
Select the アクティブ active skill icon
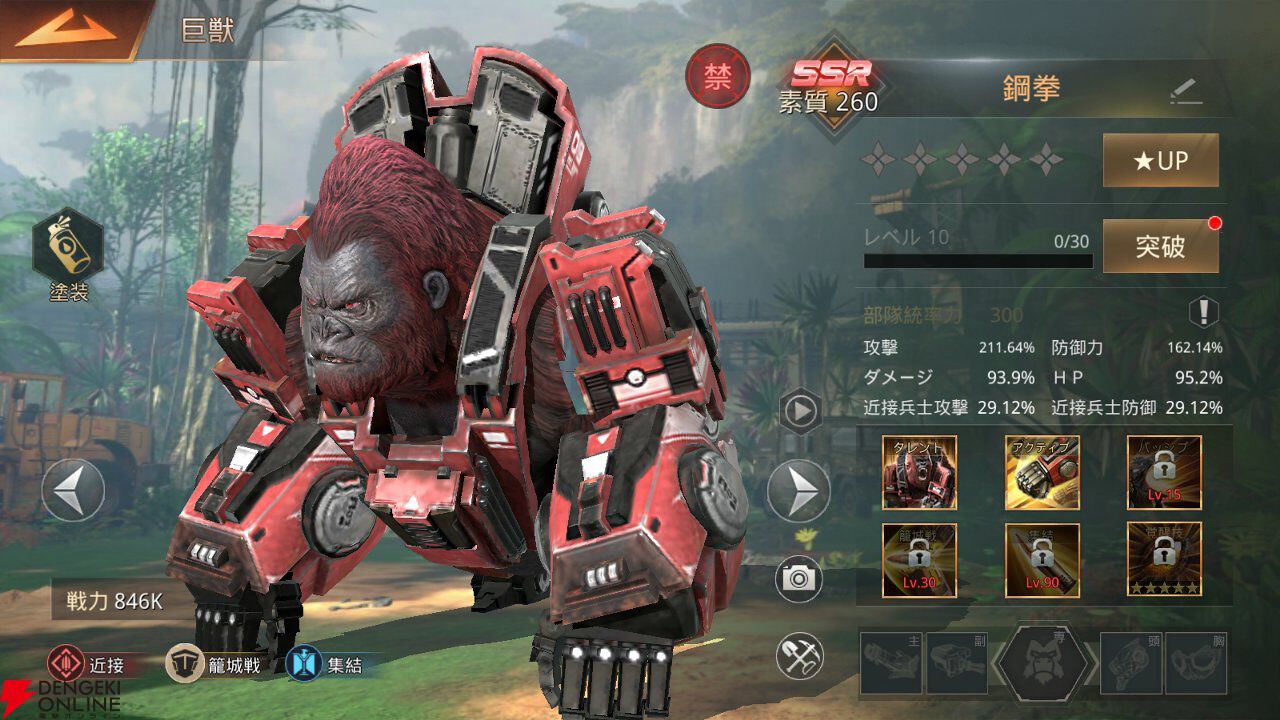click(x=1042, y=472)
